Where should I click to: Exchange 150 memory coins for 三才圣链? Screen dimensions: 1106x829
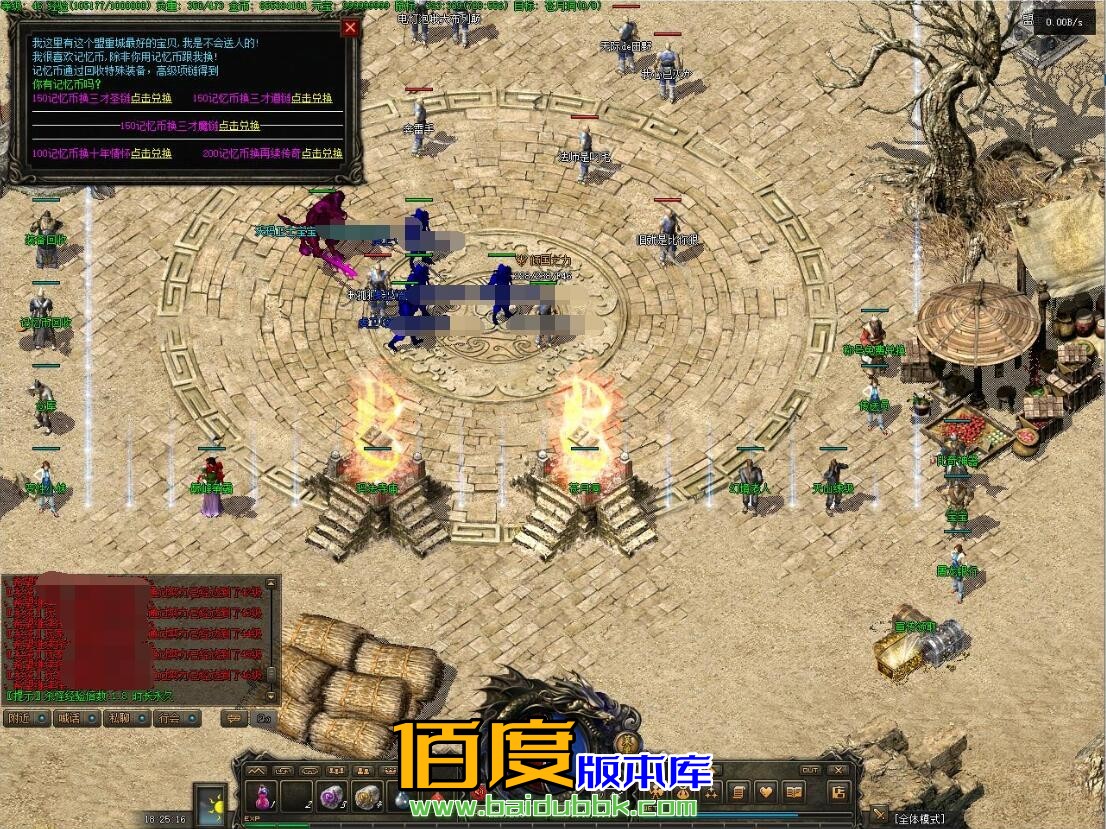pyautogui.click(x=151, y=98)
